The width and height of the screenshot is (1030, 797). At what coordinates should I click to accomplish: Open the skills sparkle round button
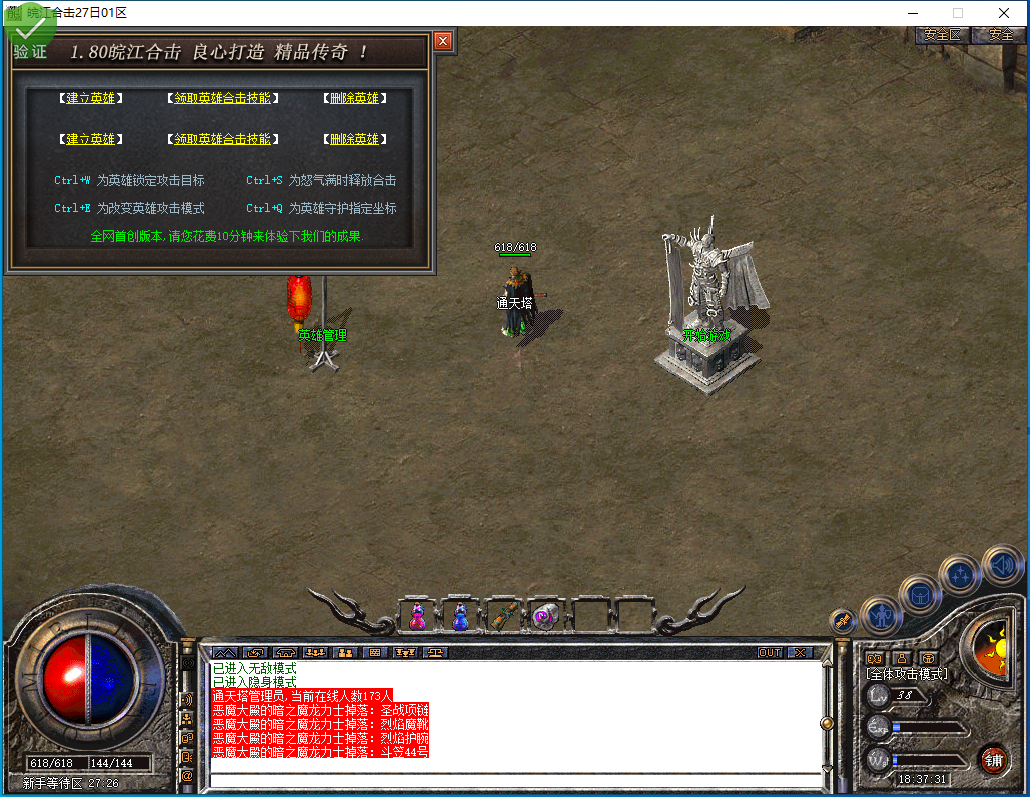click(x=961, y=575)
